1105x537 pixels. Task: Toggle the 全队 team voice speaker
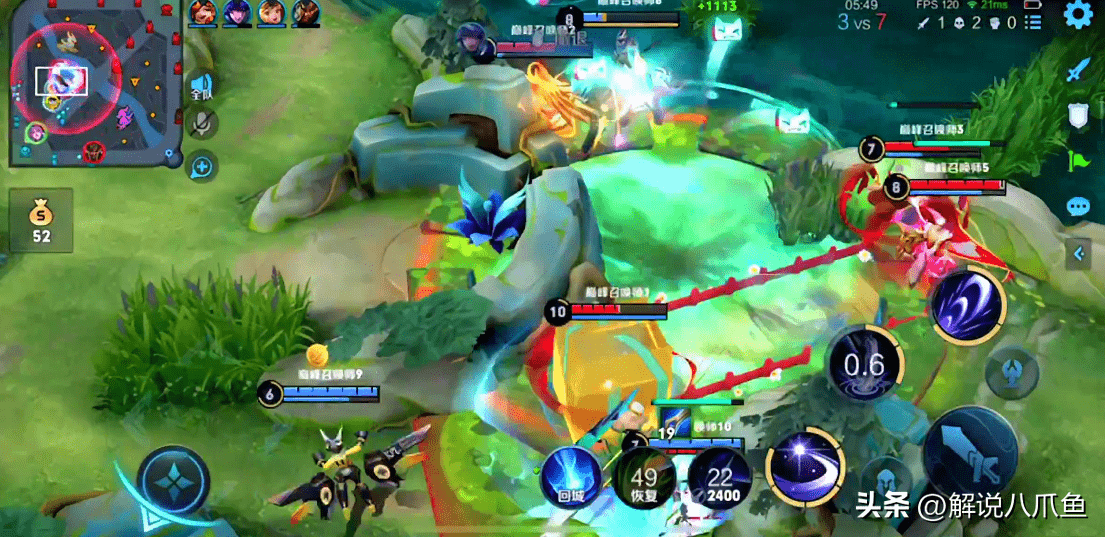click(x=202, y=86)
